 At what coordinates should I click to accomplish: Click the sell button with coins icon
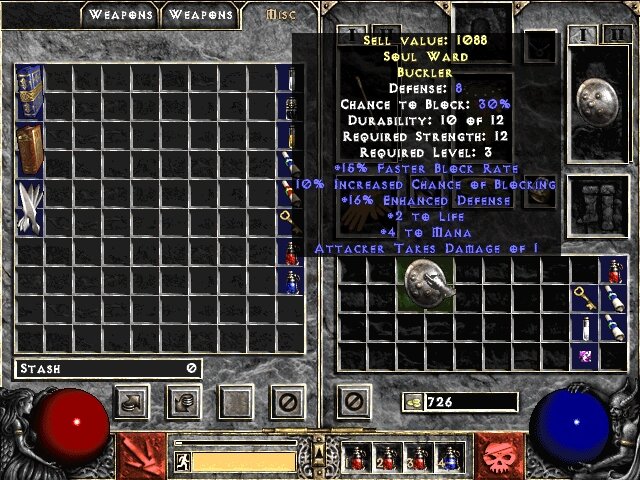[x=185, y=402]
